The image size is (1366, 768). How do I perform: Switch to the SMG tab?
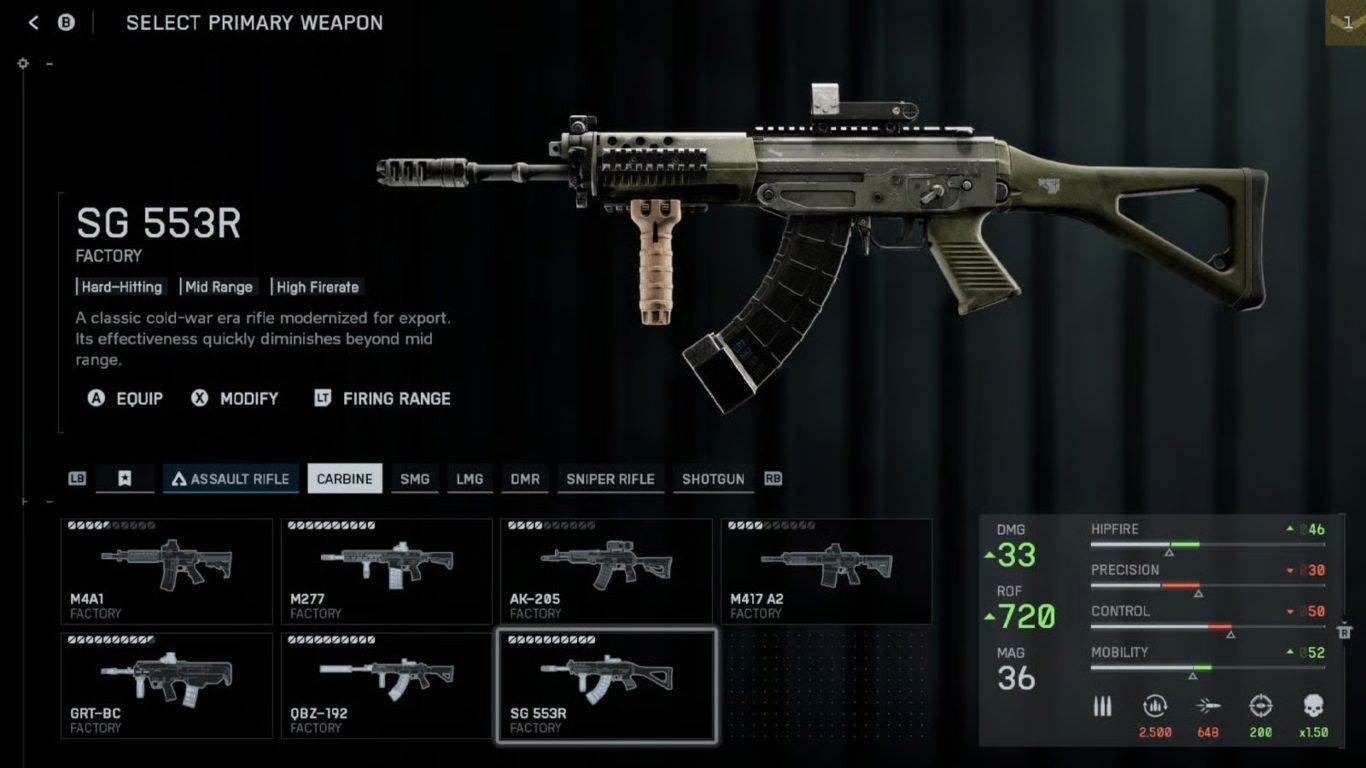414,479
